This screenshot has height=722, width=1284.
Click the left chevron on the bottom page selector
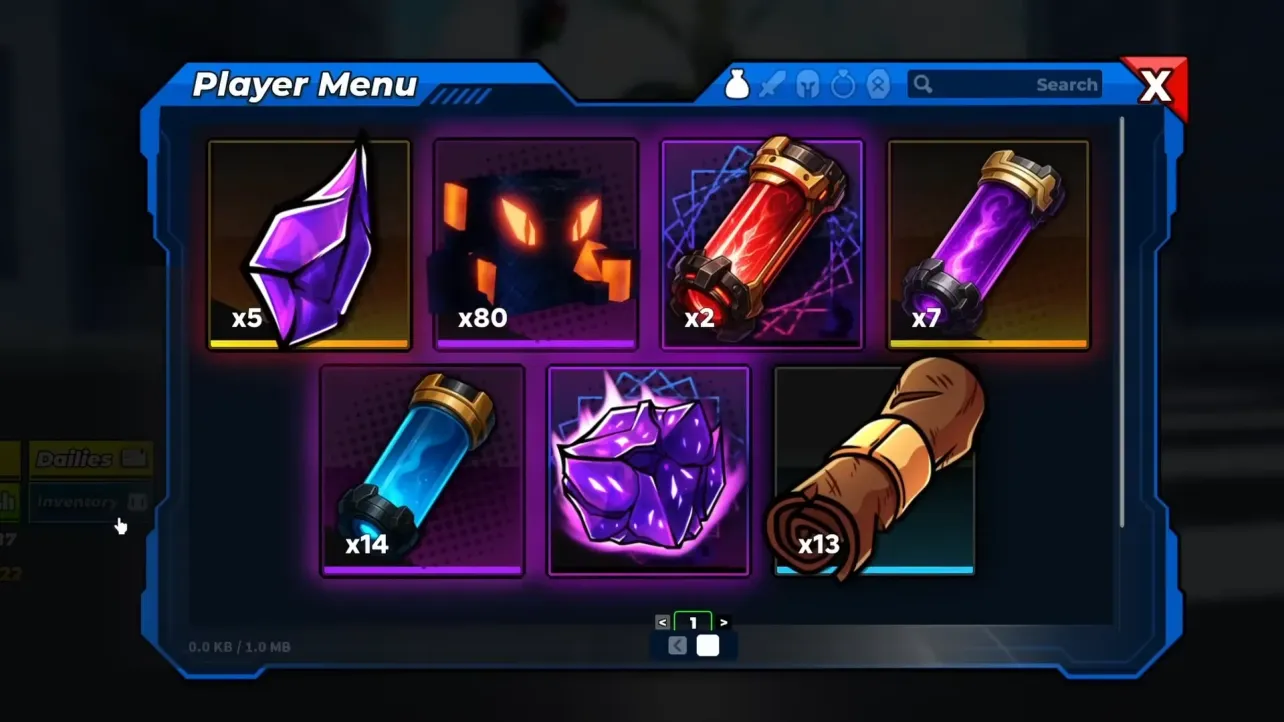pos(677,645)
